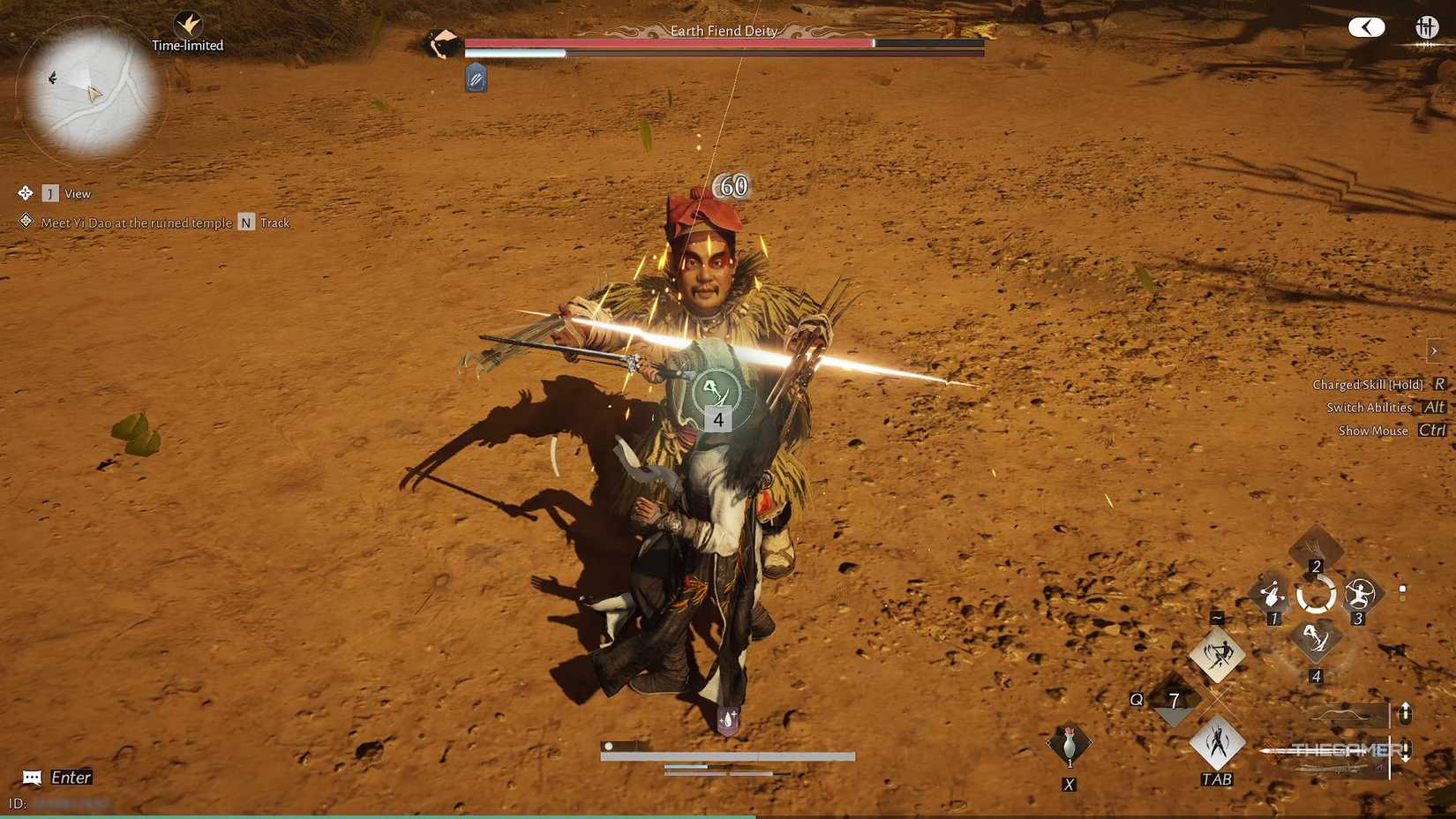Click the View (J) label

click(79, 193)
